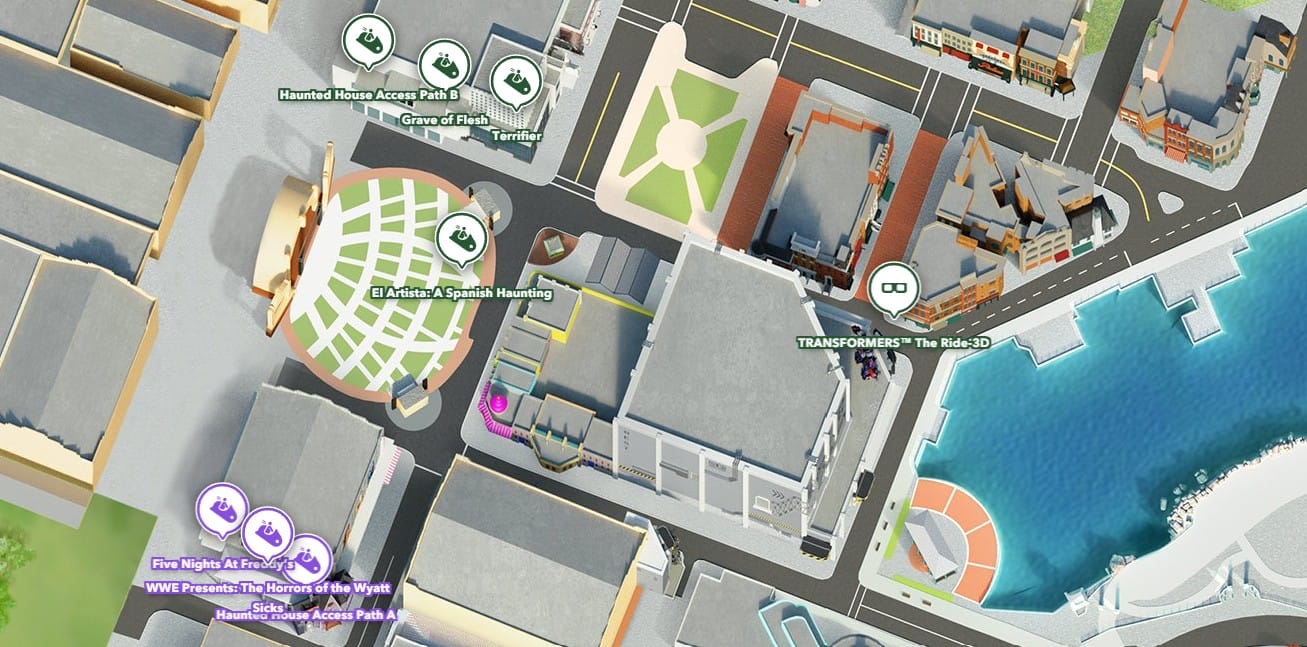Open the Grave of Flesh map pin
Image resolution: width=1307 pixels, height=647 pixels.
(443, 65)
